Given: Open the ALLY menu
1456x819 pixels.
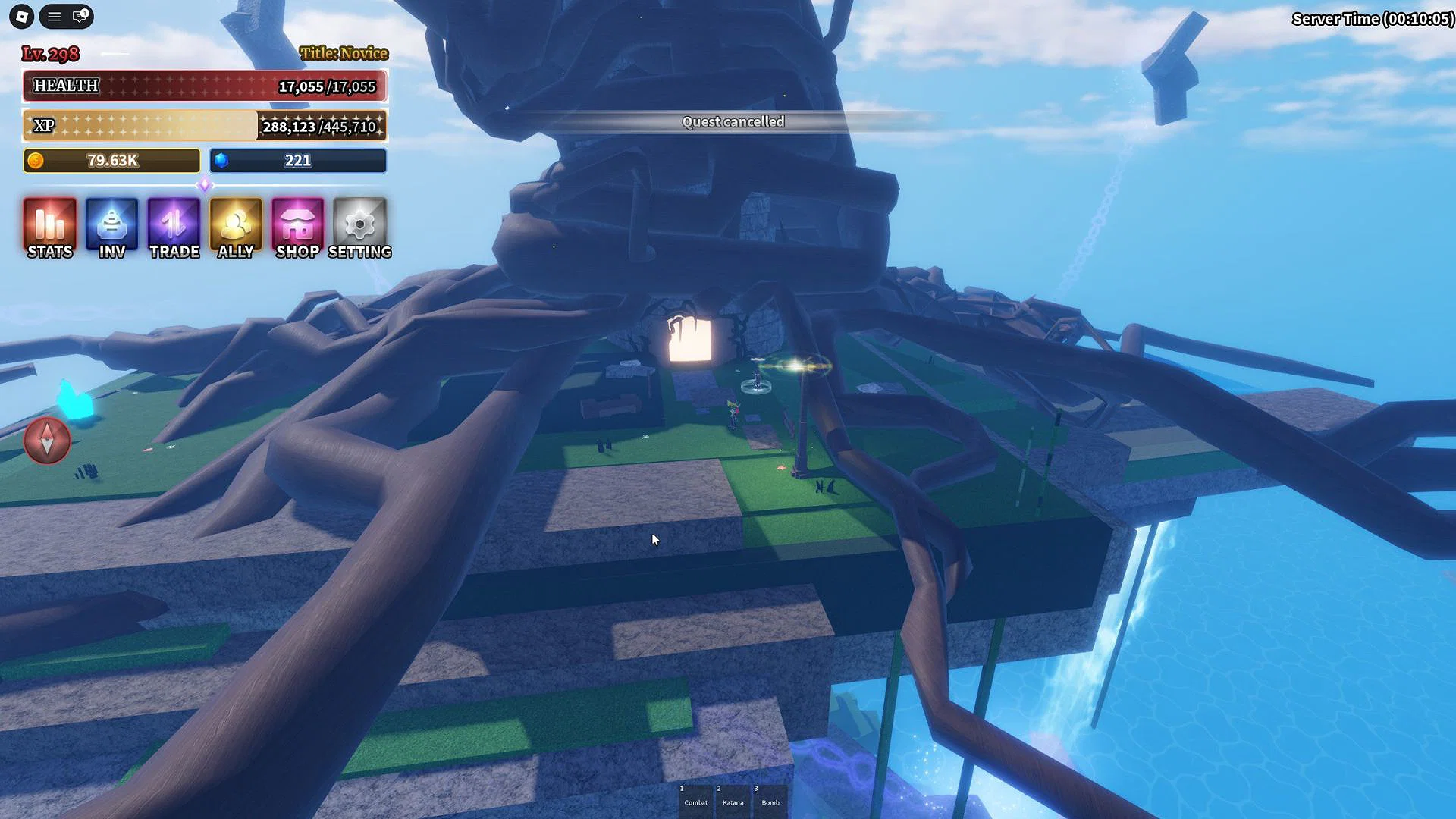Looking at the screenshot, I should [x=236, y=227].
